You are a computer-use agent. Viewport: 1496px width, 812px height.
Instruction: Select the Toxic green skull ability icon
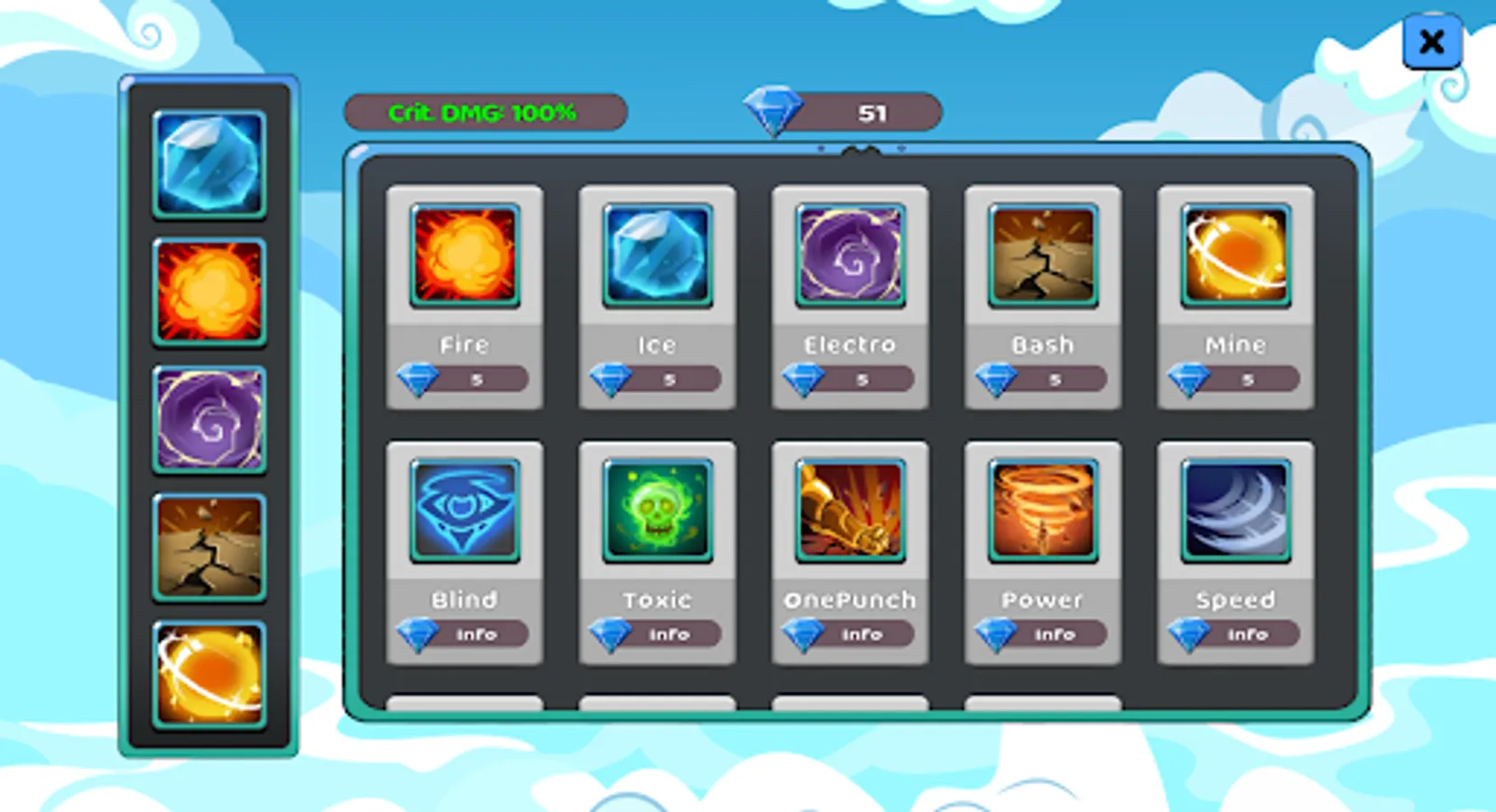point(657,512)
